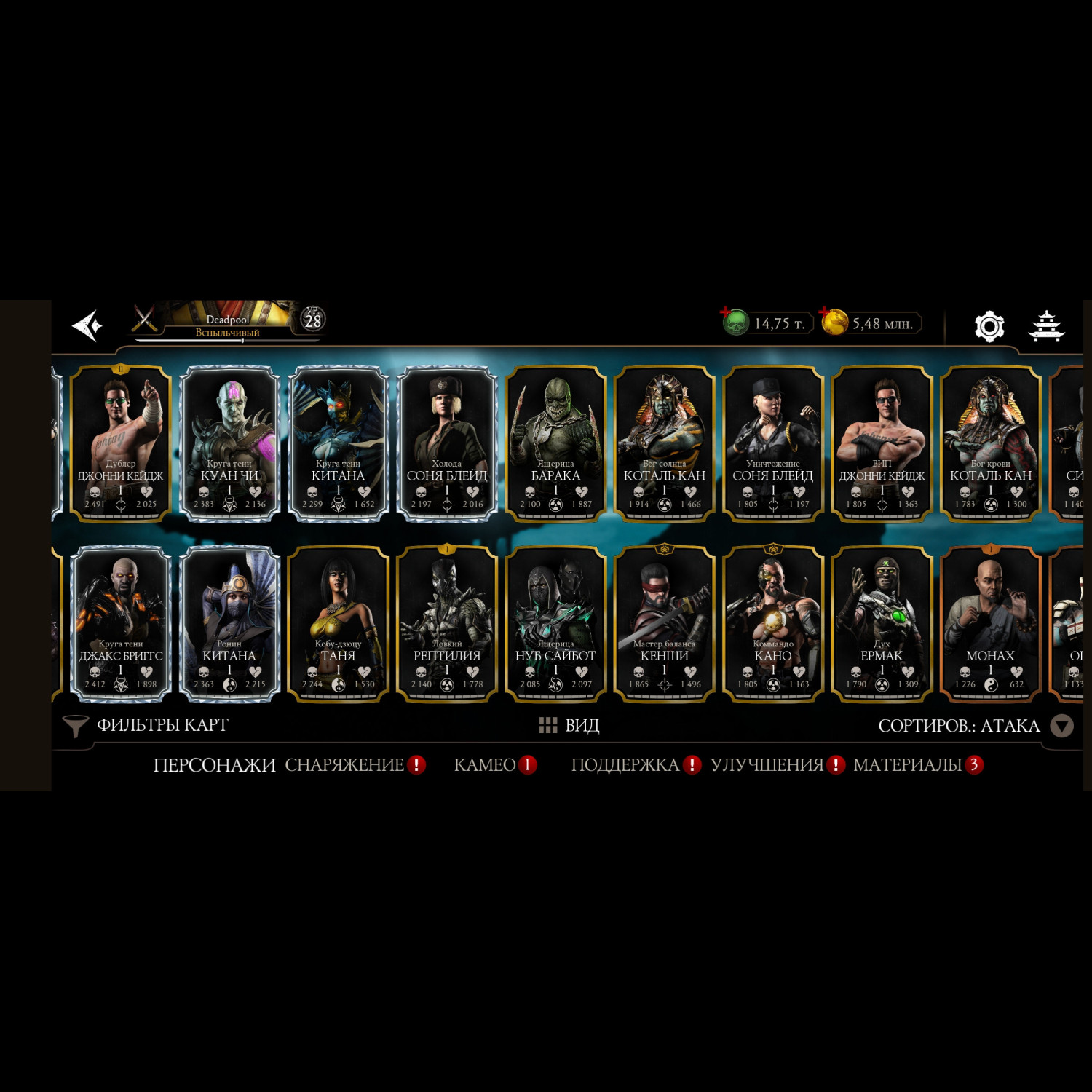Image resolution: width=1092 pixels, height=1092 pixels.
Task: Choose the НУБ САЙБОТ card
Action: [x=555, y=623]
